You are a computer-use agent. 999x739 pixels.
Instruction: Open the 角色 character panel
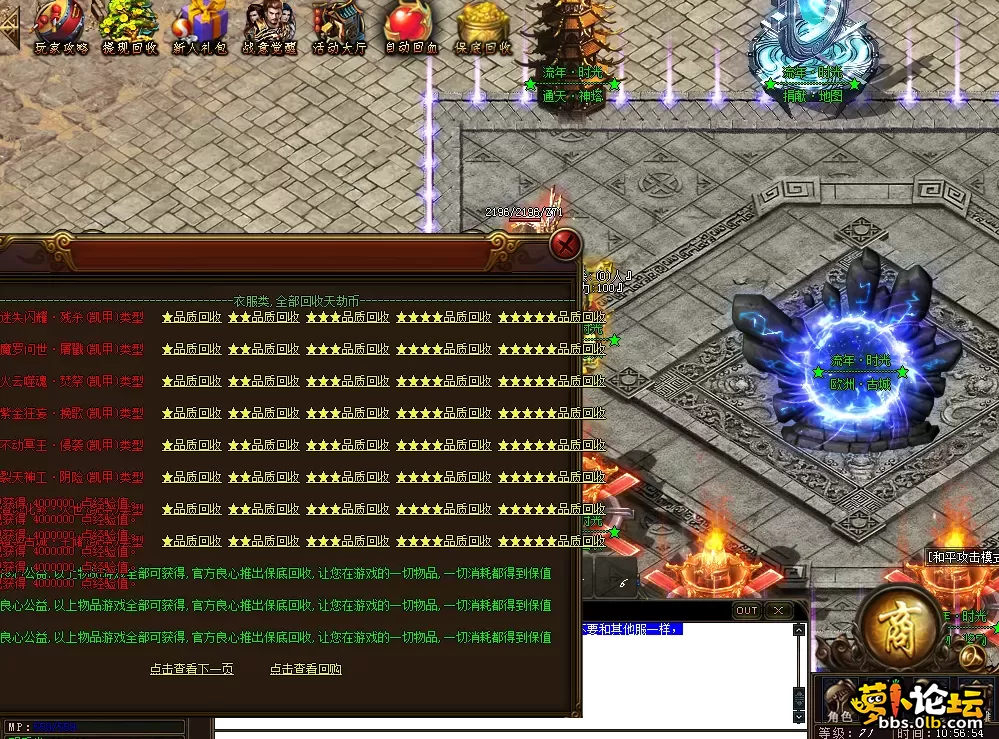838,714
